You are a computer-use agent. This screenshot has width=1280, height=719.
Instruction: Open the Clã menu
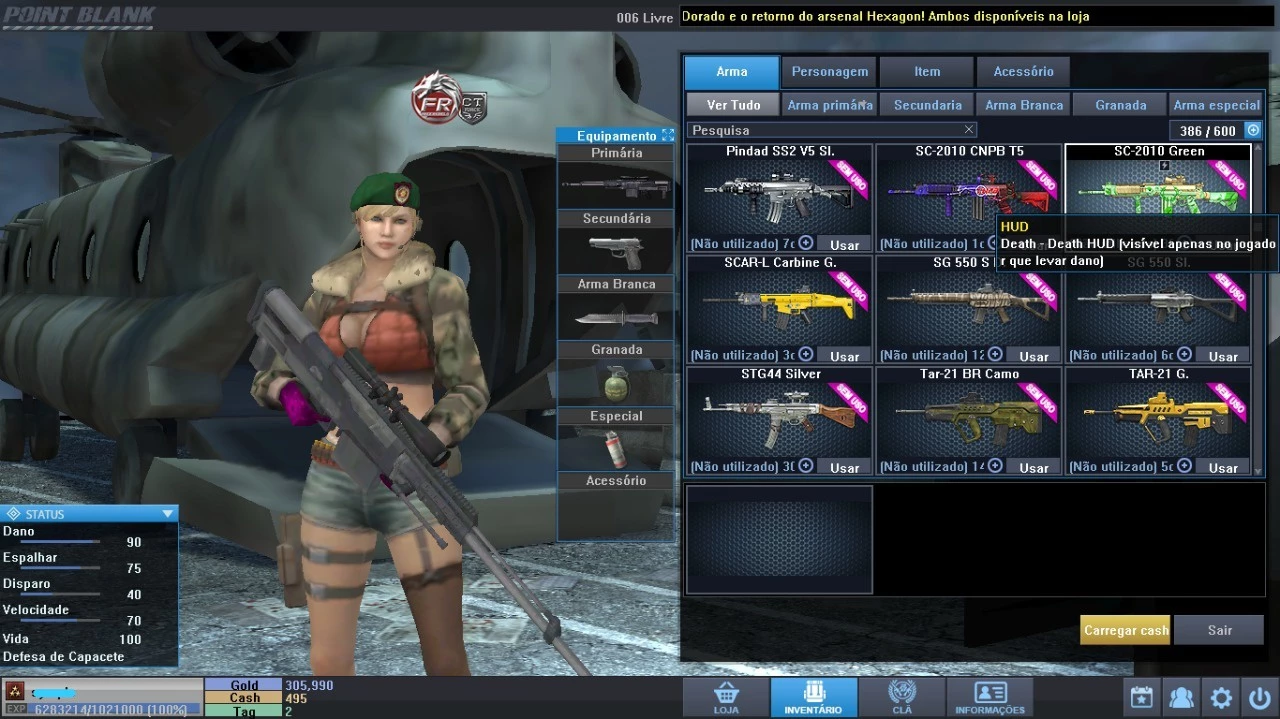(x=902, y=697)
